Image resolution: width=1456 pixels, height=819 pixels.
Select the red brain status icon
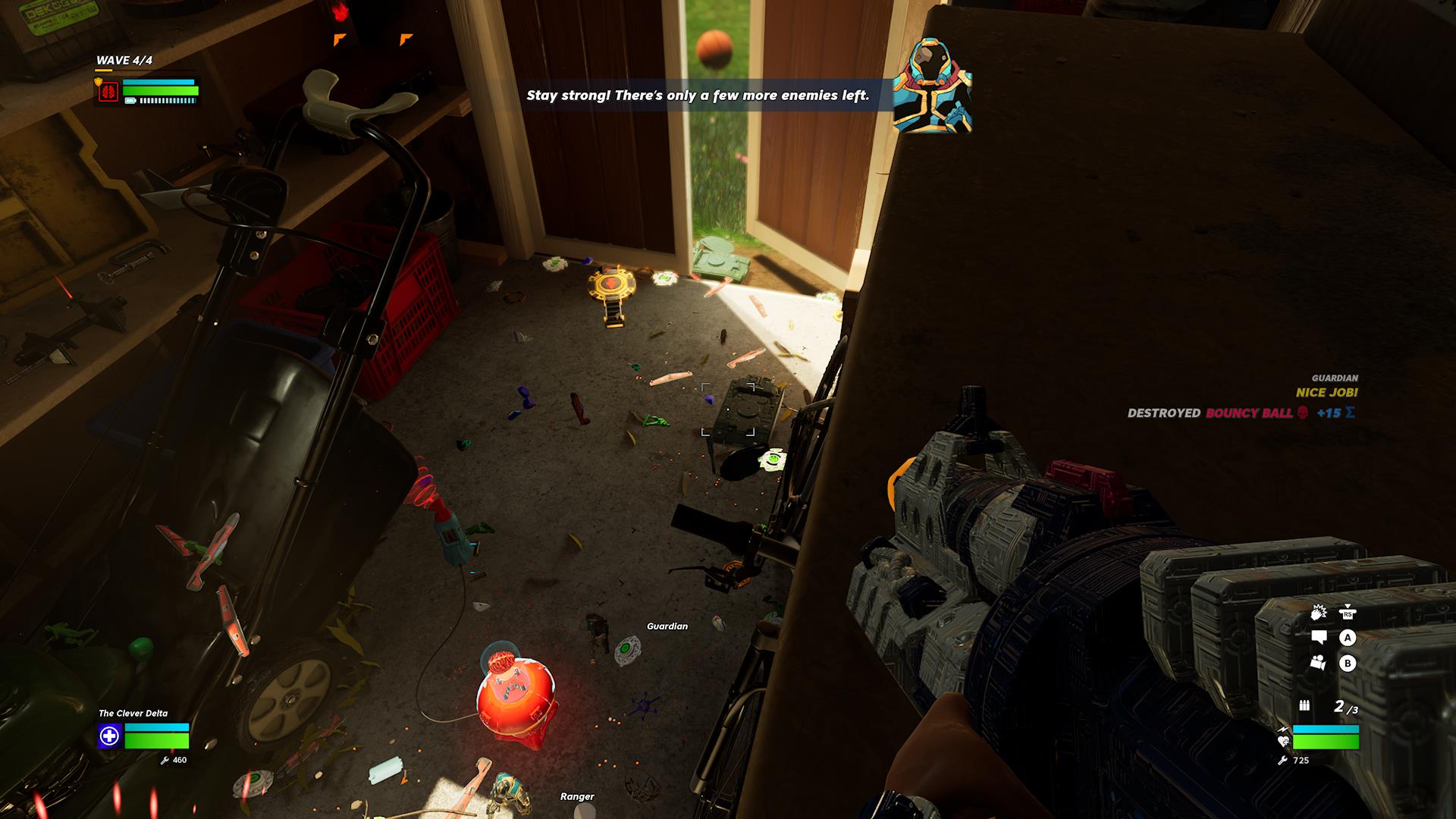pos(108,92)
